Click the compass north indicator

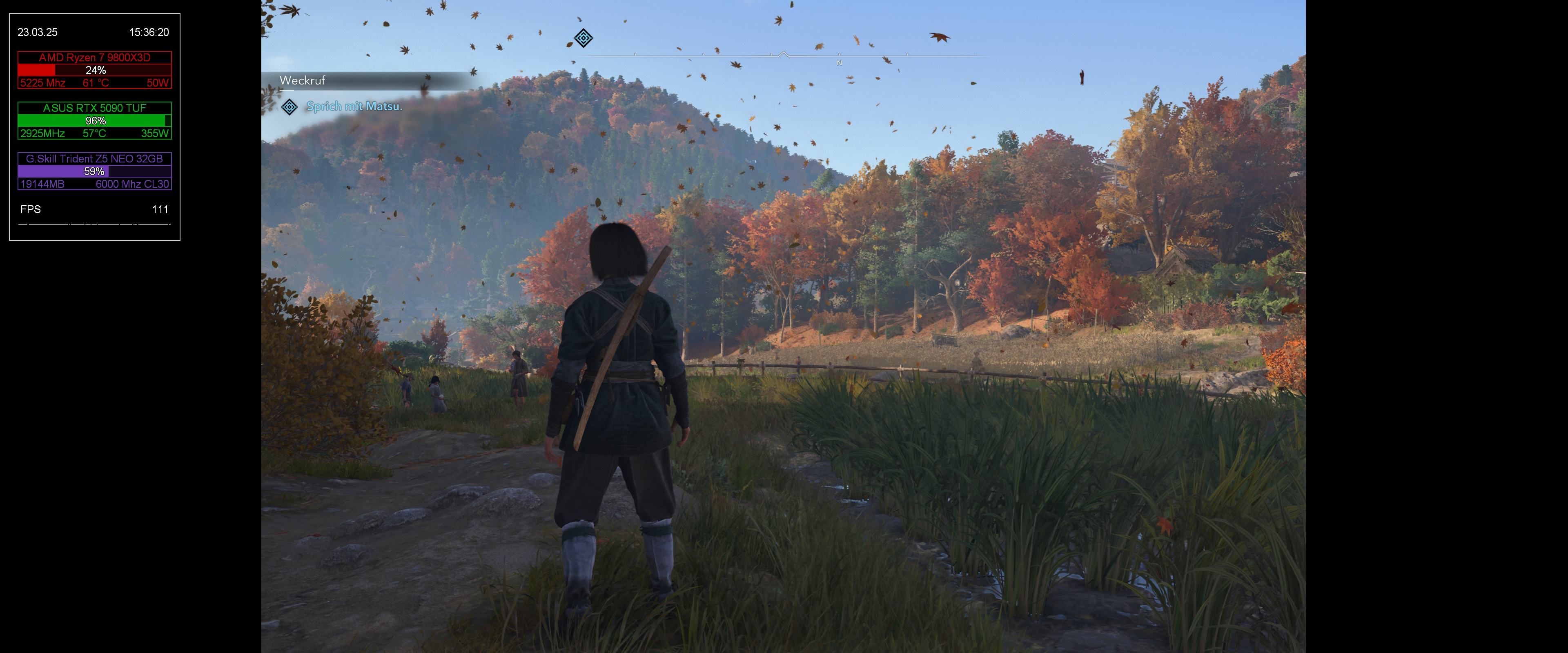840,63
